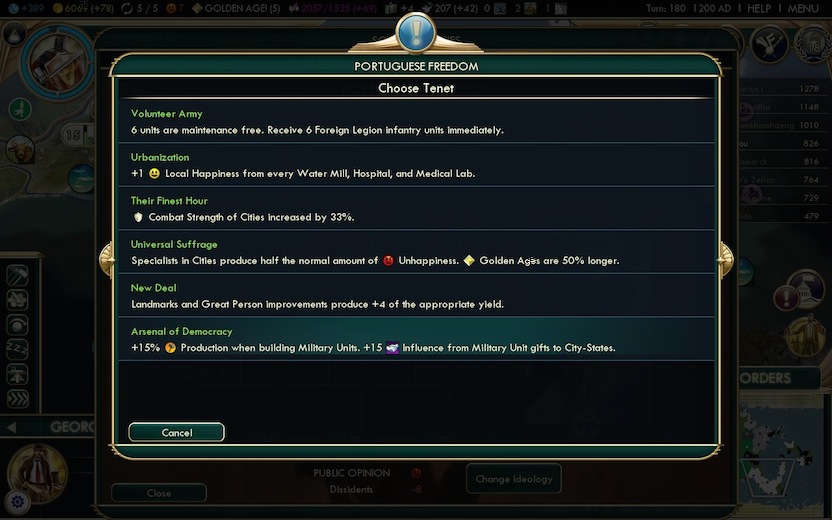This screenshot has height=520, width=832.
Task: Pick the Their Finest Hour tenet
Action: tap(416, 209)
